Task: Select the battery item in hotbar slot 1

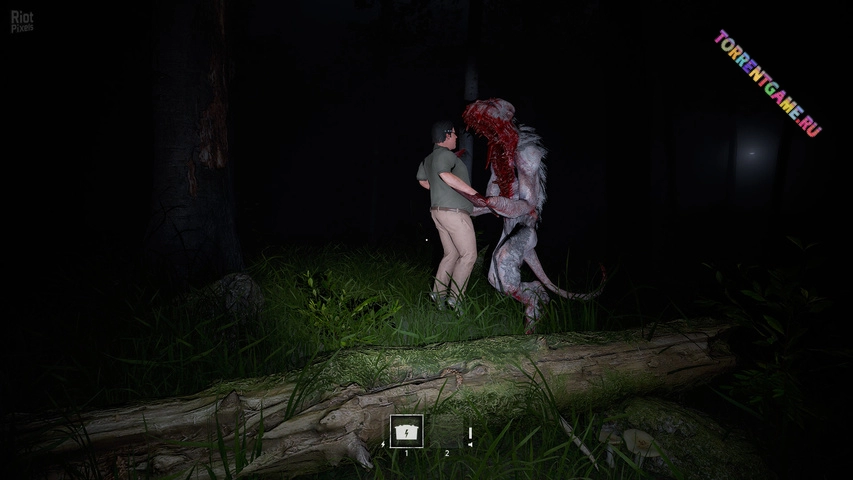Action: tap(406, 431)
